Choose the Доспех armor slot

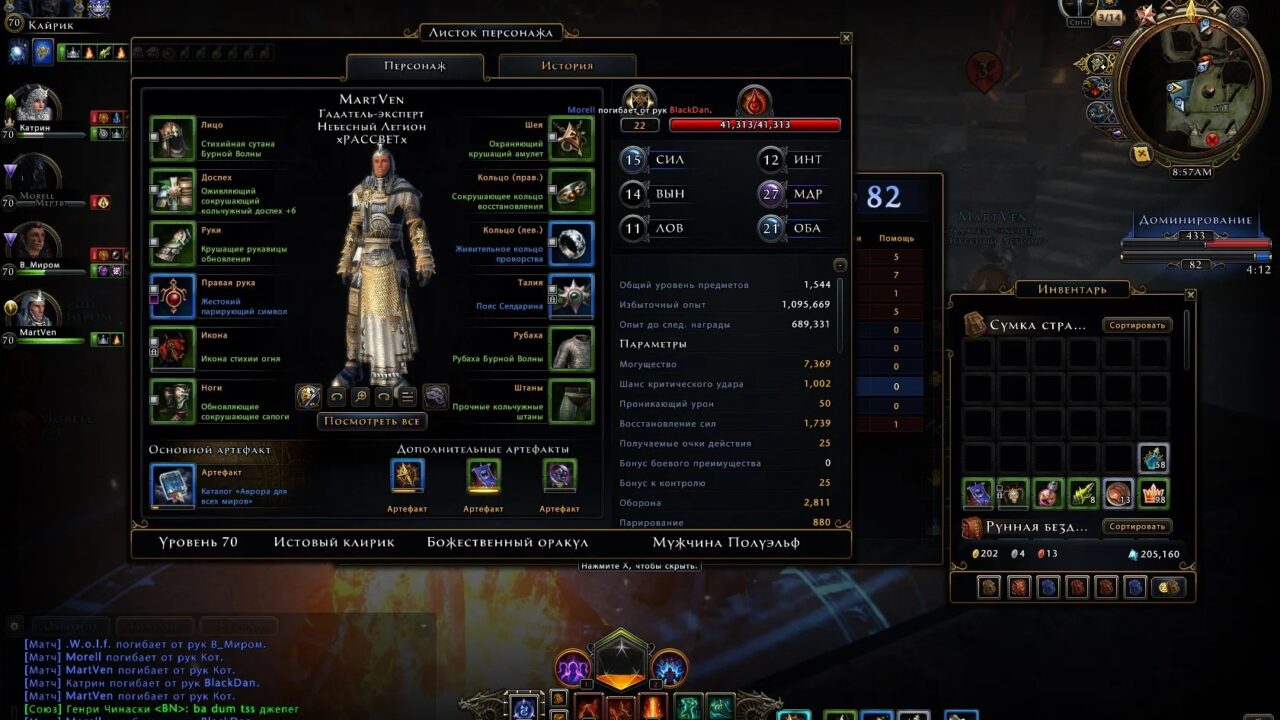click(x=172, y=190)
